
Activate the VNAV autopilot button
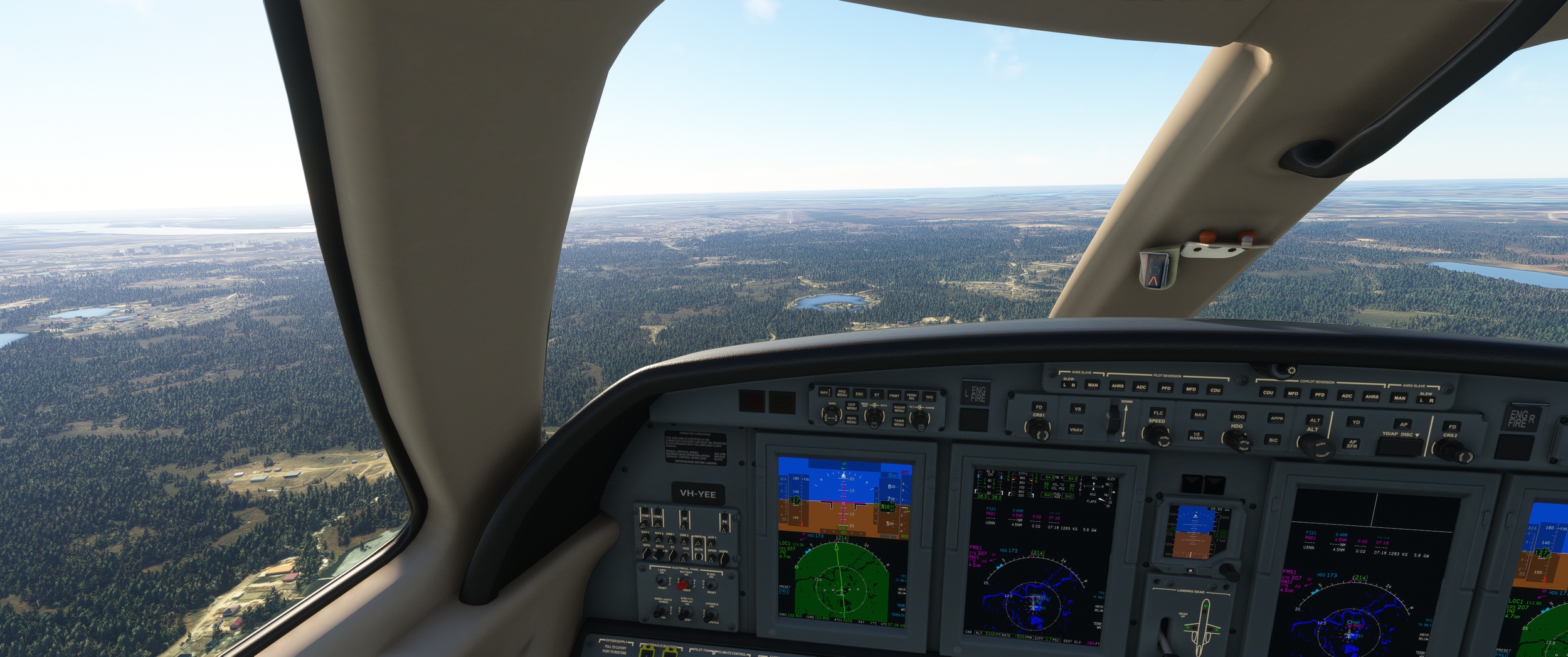tap(1076, 430)
